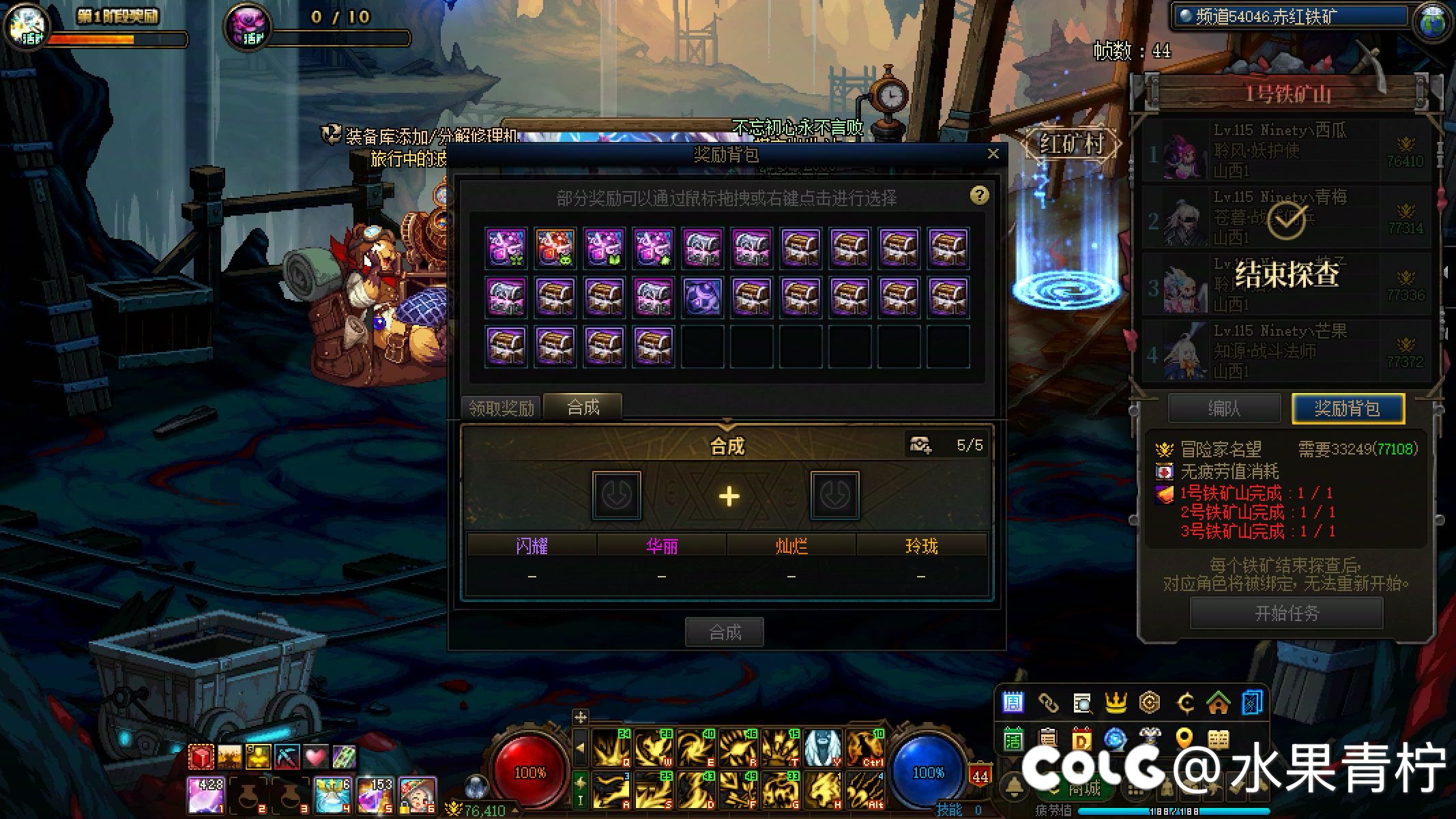
Task: Select party member Ninety\芒果 row
Action: [1286, 351]
